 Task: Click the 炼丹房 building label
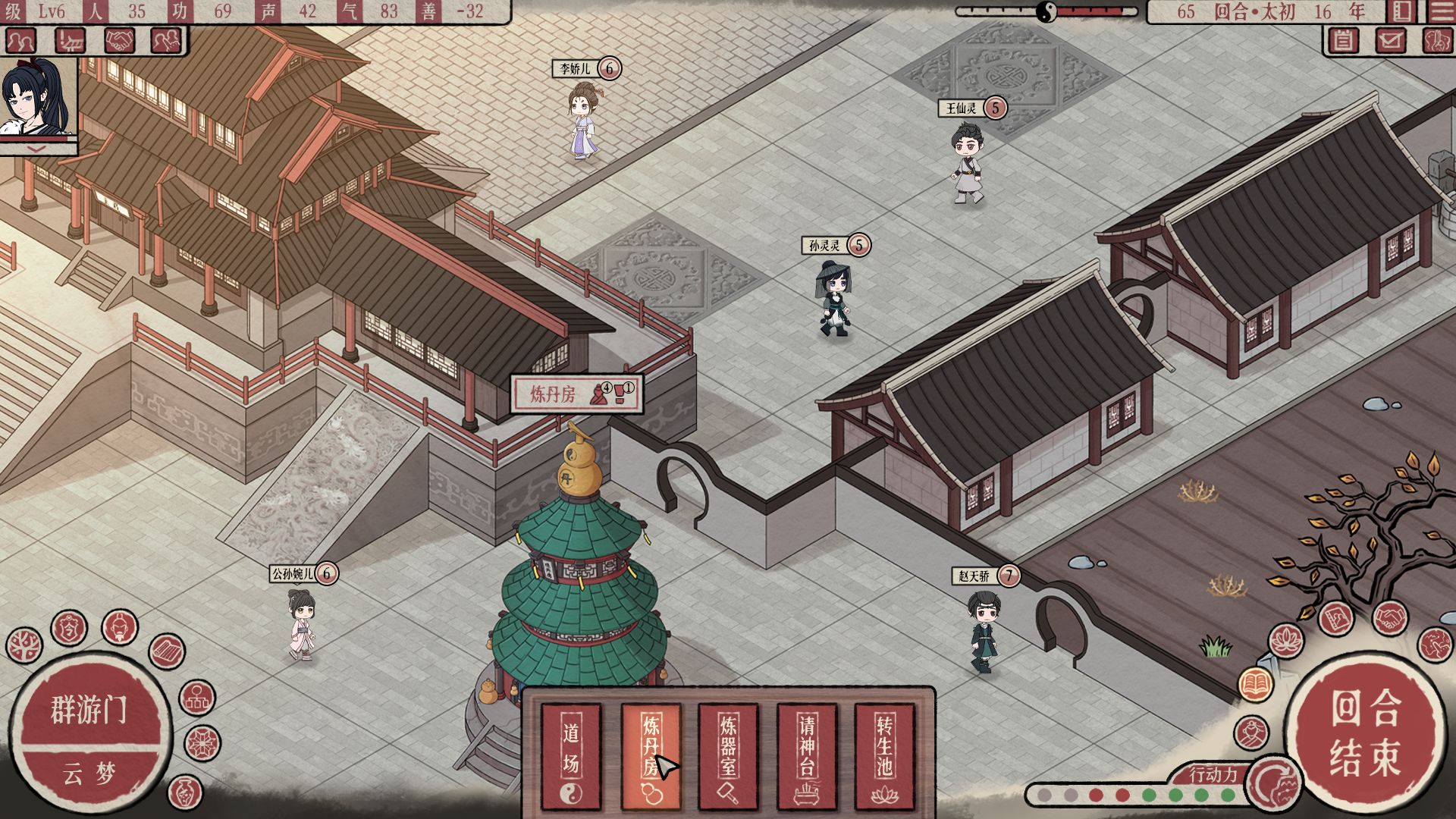[553, 394]
